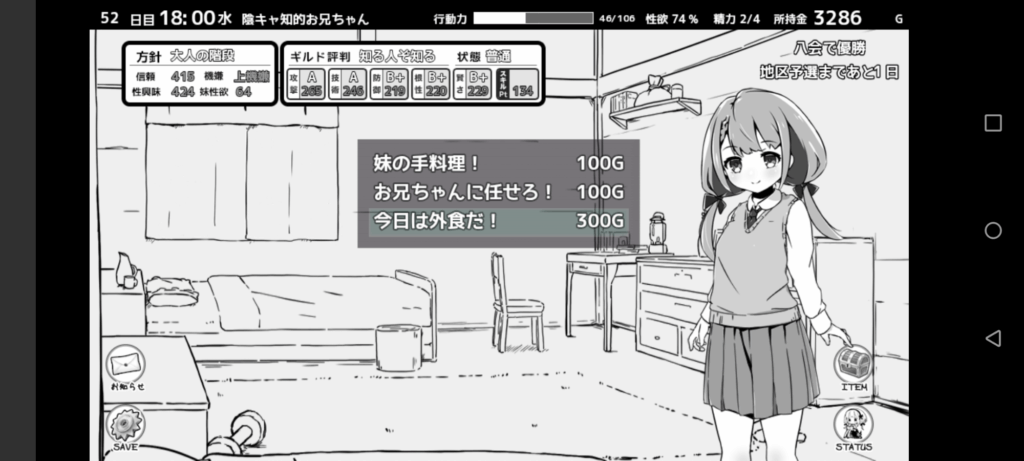Select お兄ちゃんに任せろ！ 100G option
Image resolution: width=1024 pixels, height=461 pixels.
498,192
